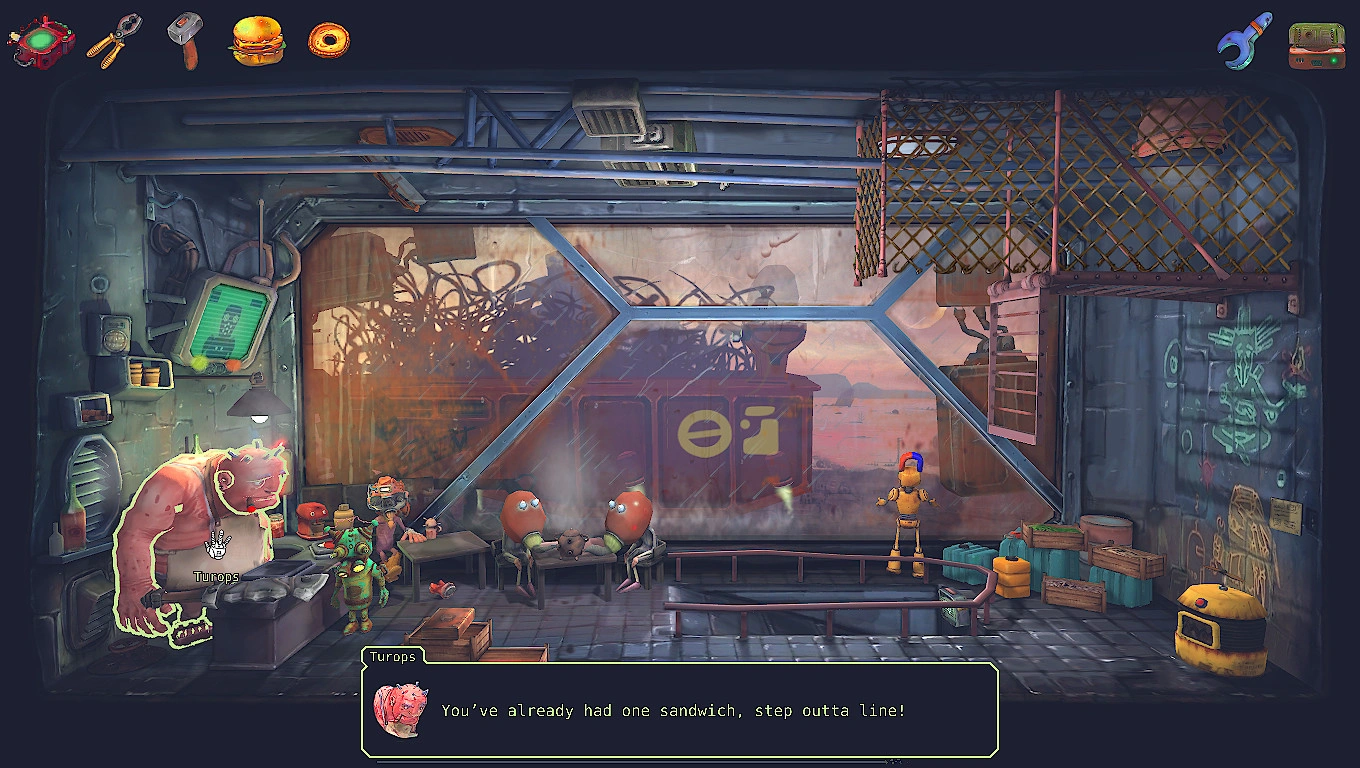Choose the sandwich in the inventory bar

coord(257,41)
